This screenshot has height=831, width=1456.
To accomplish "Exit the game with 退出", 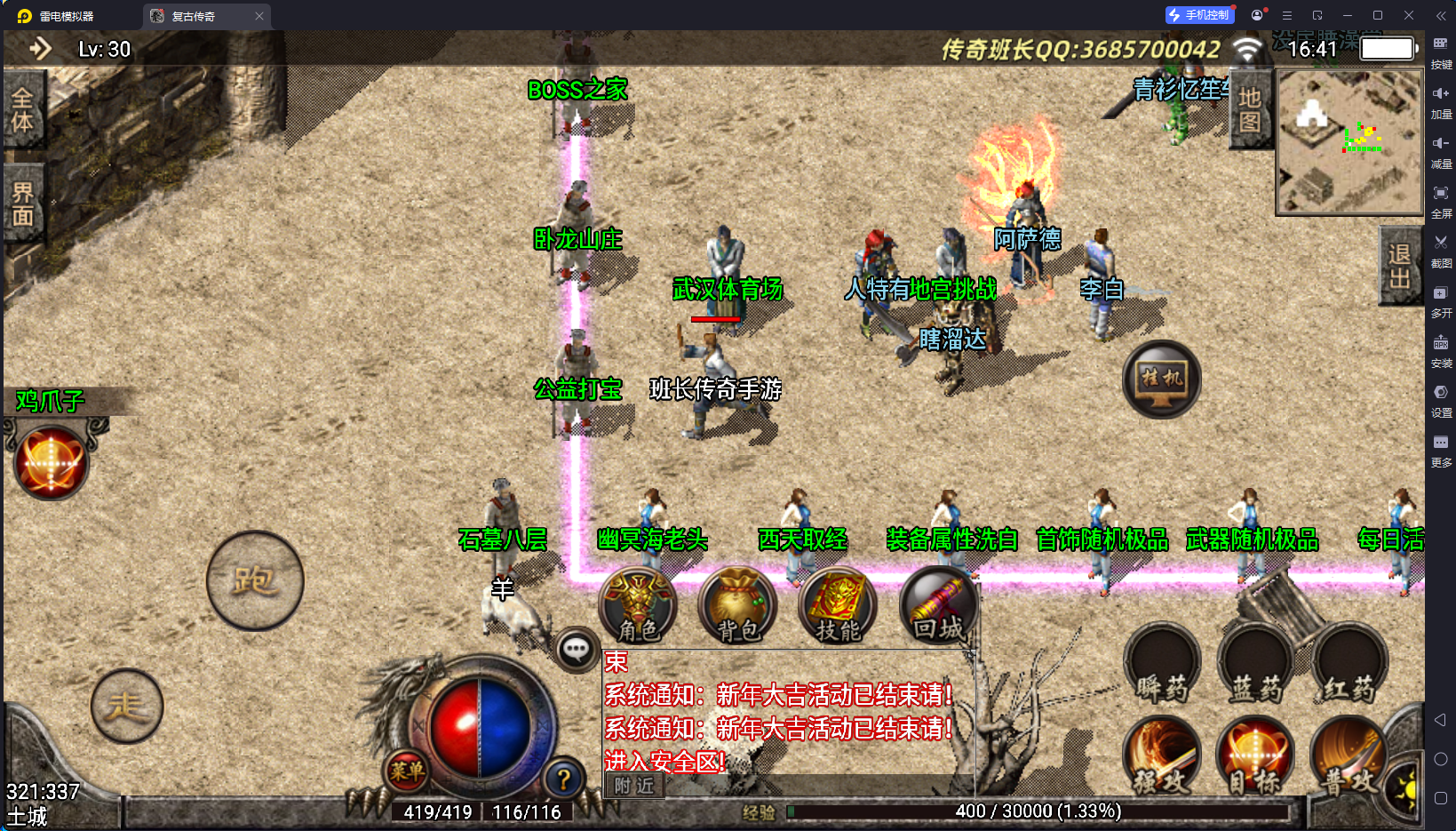I will [x=1400, y=266].
